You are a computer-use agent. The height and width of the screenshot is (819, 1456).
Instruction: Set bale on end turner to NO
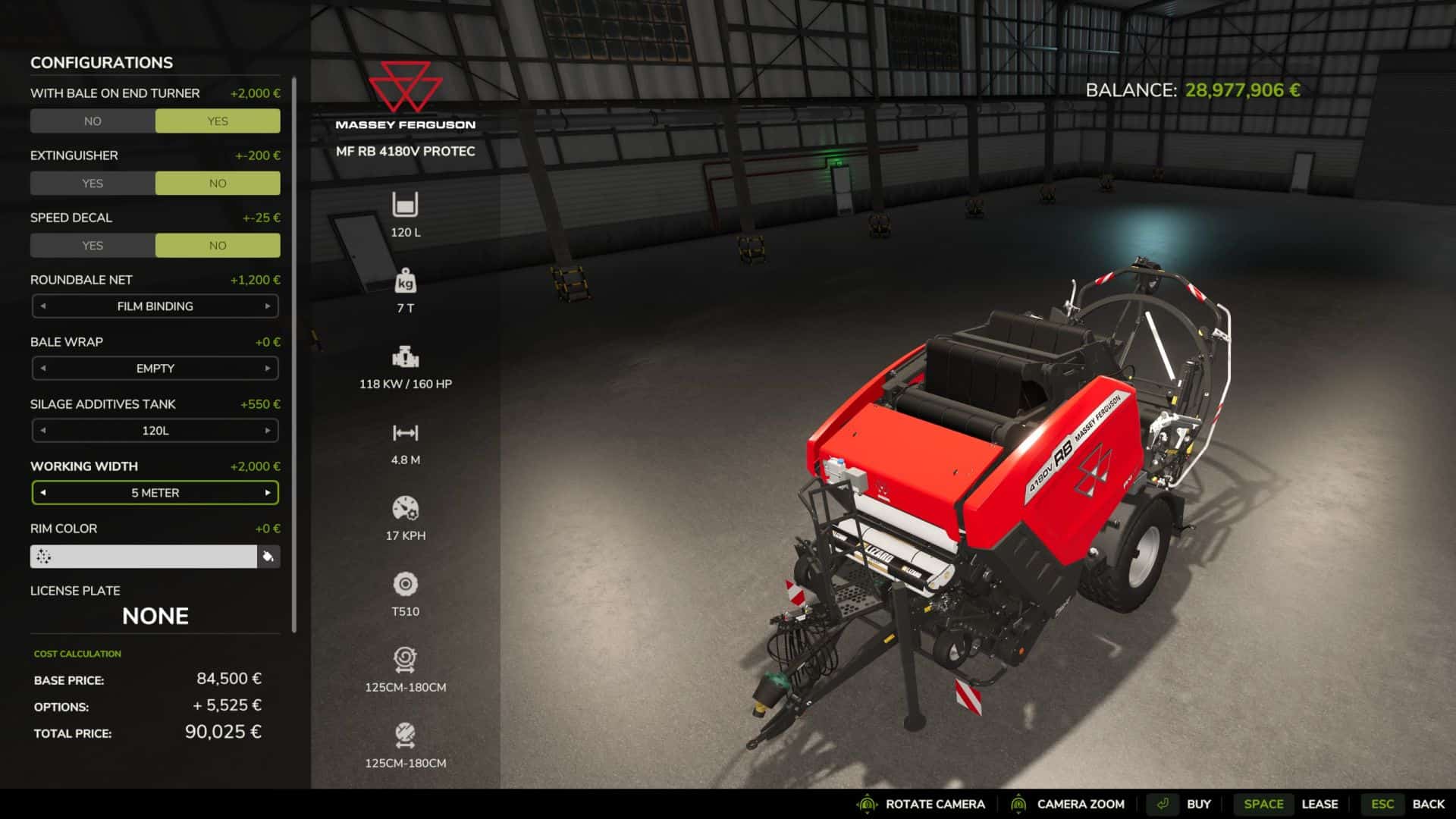pos(93,121)
